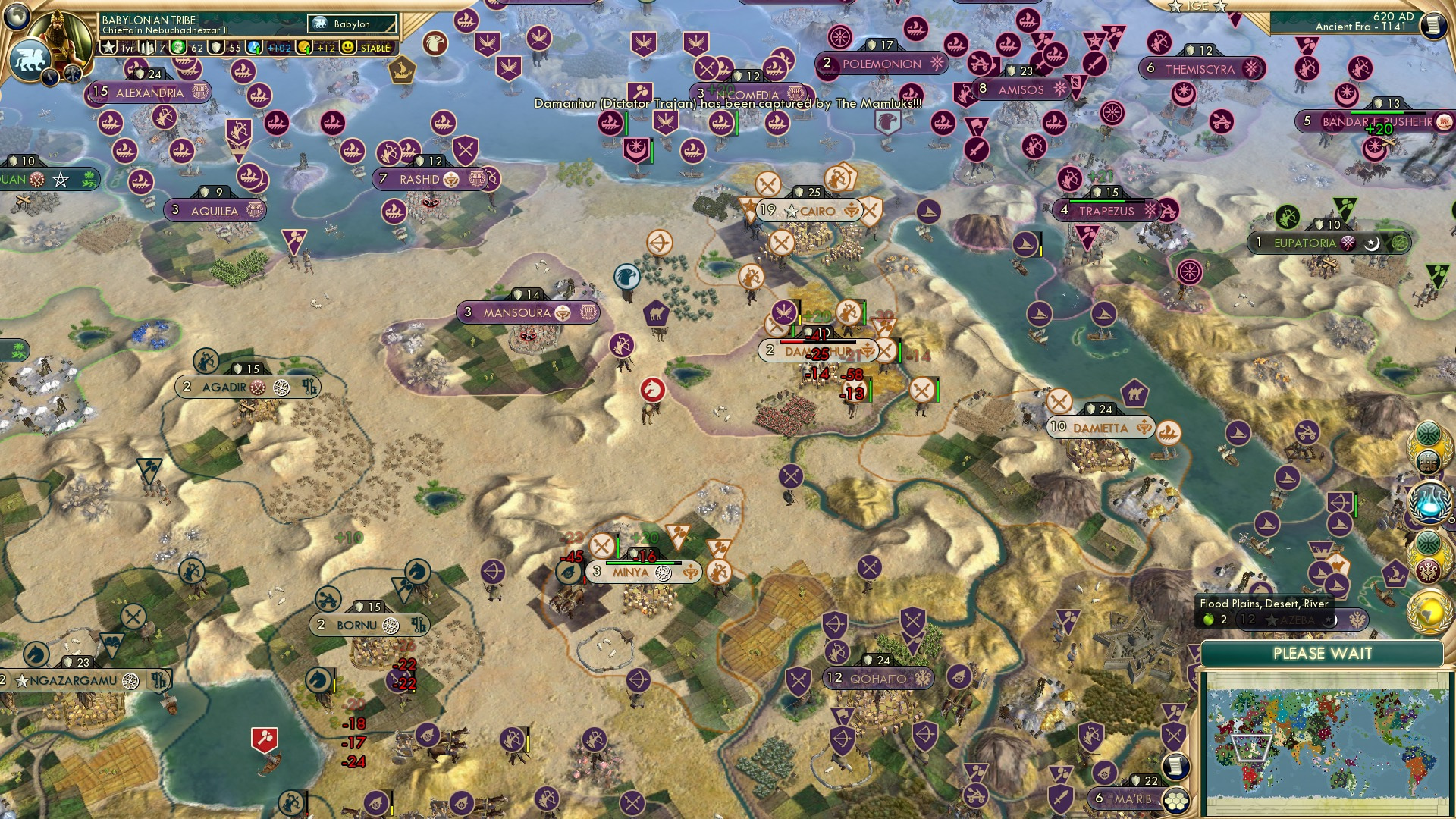The image size is (1456, 819).
Task: Click the faith star icon near Tyr
Action: coord(107,48)
